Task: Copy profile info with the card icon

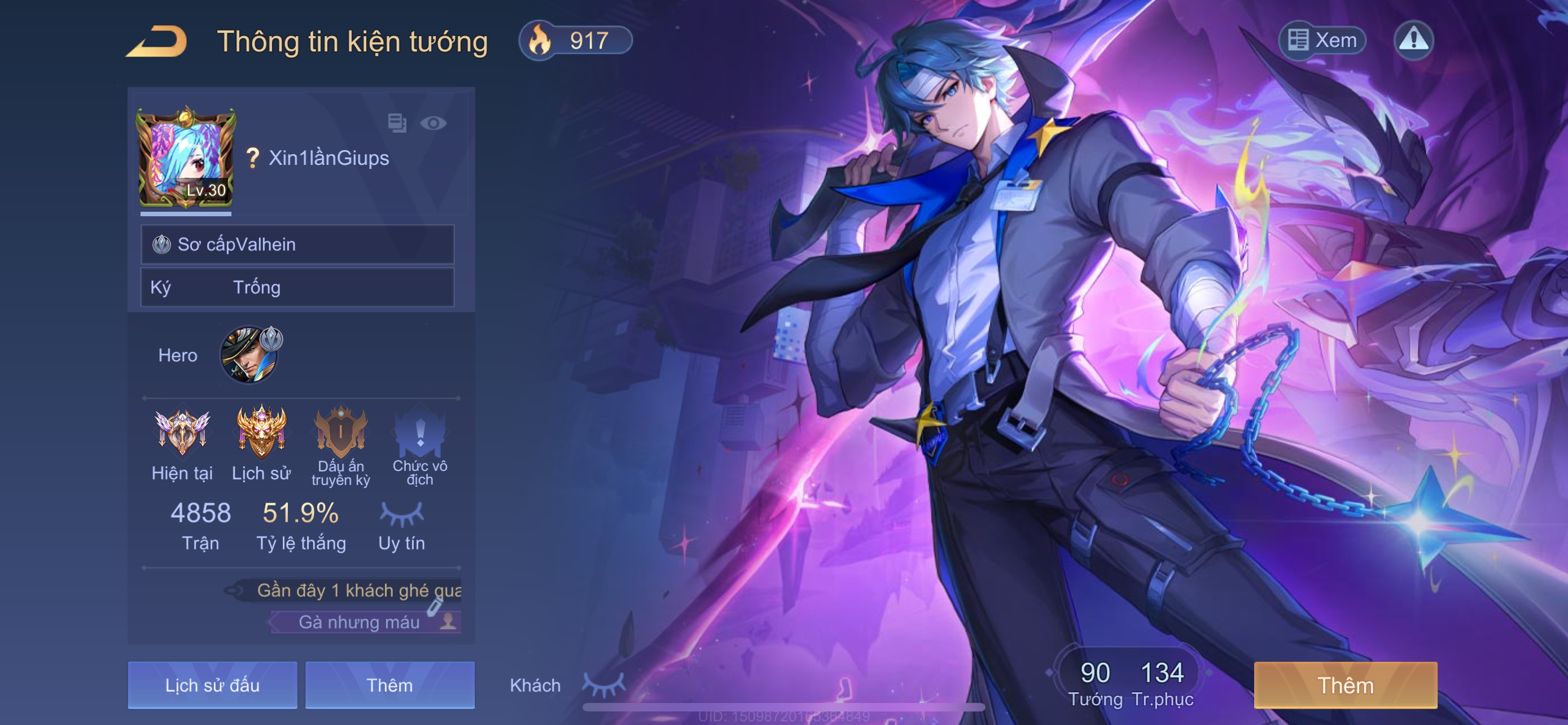Action: click(397, 124)
